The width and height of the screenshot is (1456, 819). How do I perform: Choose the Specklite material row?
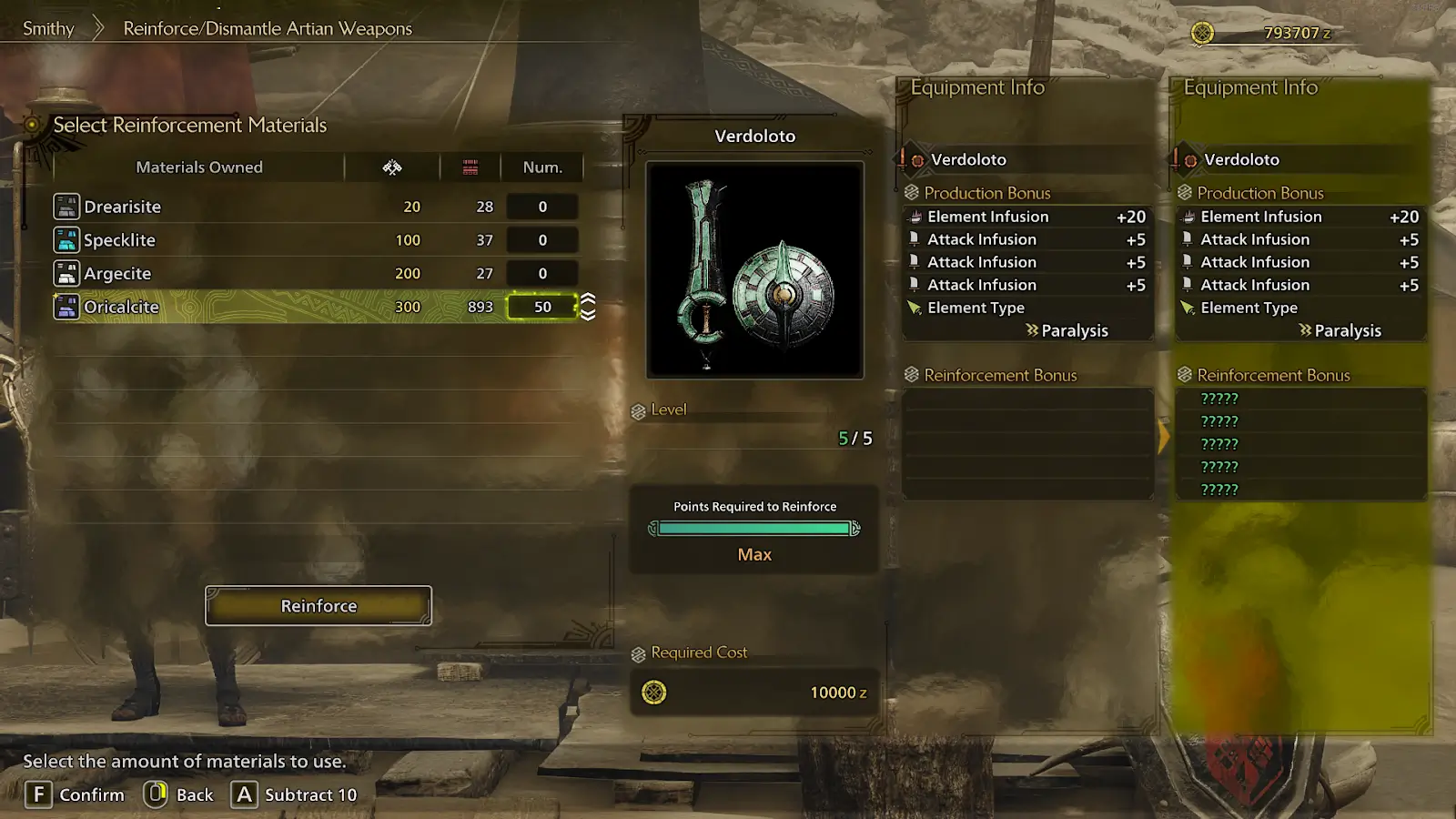click(x=120, y=240)
